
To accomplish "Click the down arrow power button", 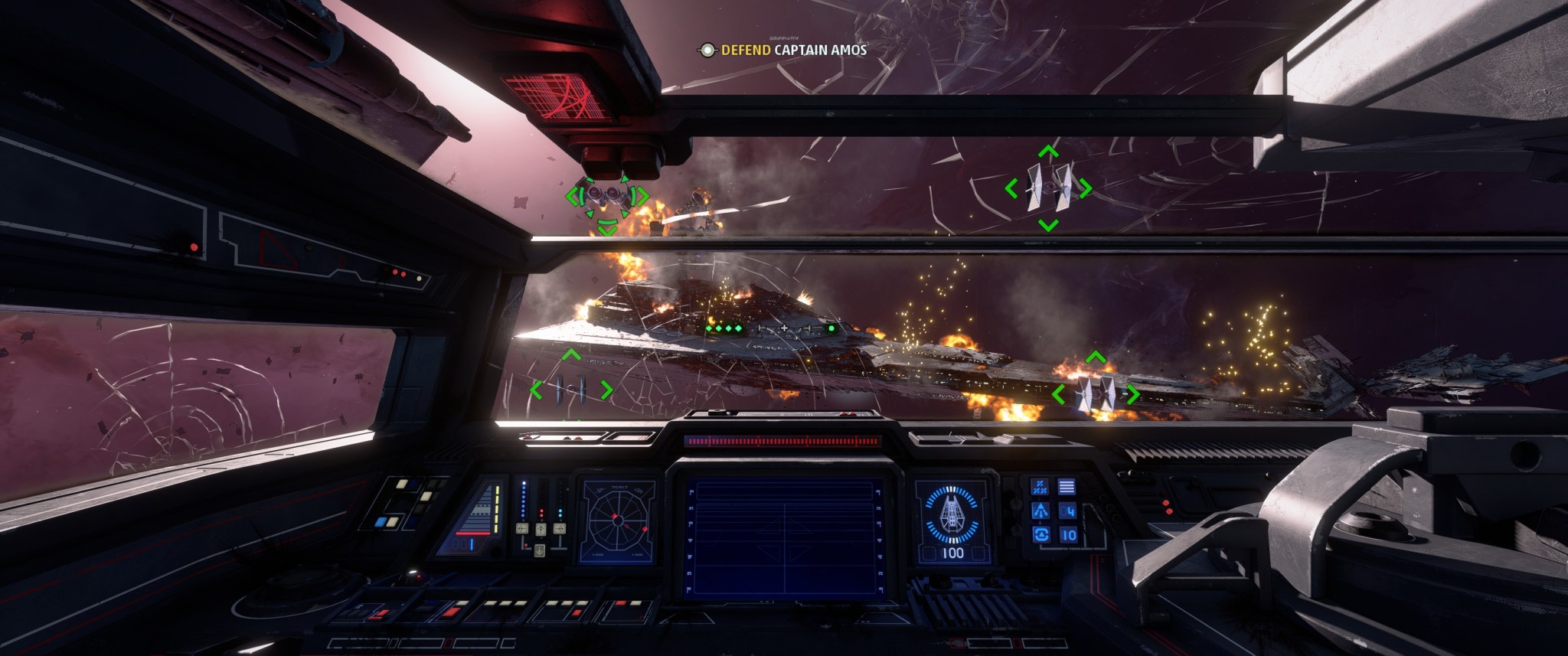I will 541,550.
